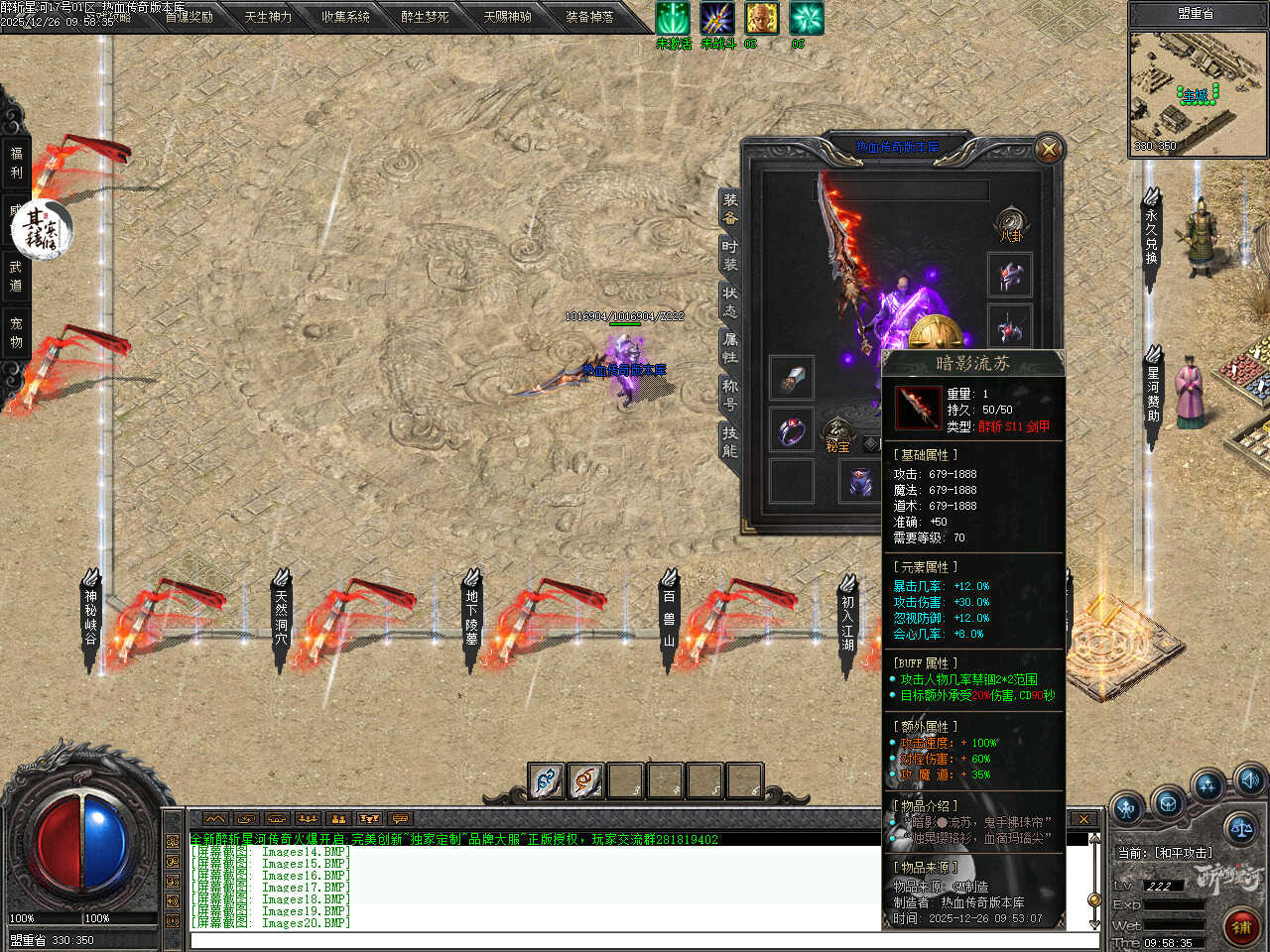This screenshot has width=1270, height=952.
Task: Select the helmet equipment slot
Action: (1010, 275)
